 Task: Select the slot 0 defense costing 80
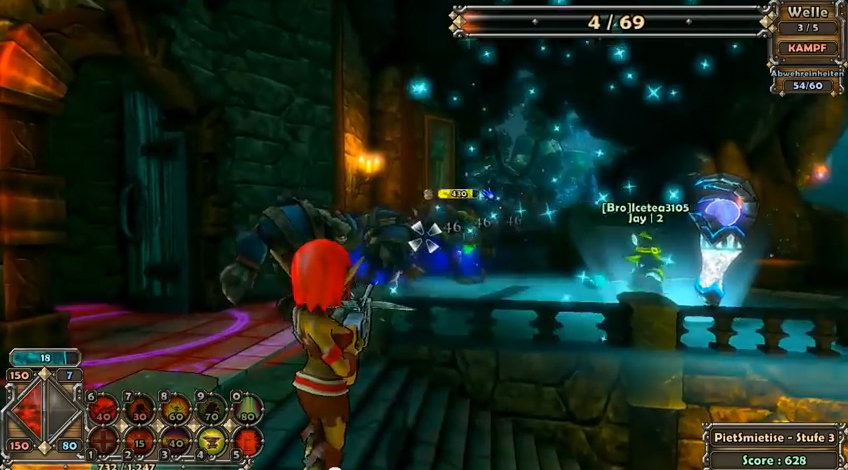(247, 408)
